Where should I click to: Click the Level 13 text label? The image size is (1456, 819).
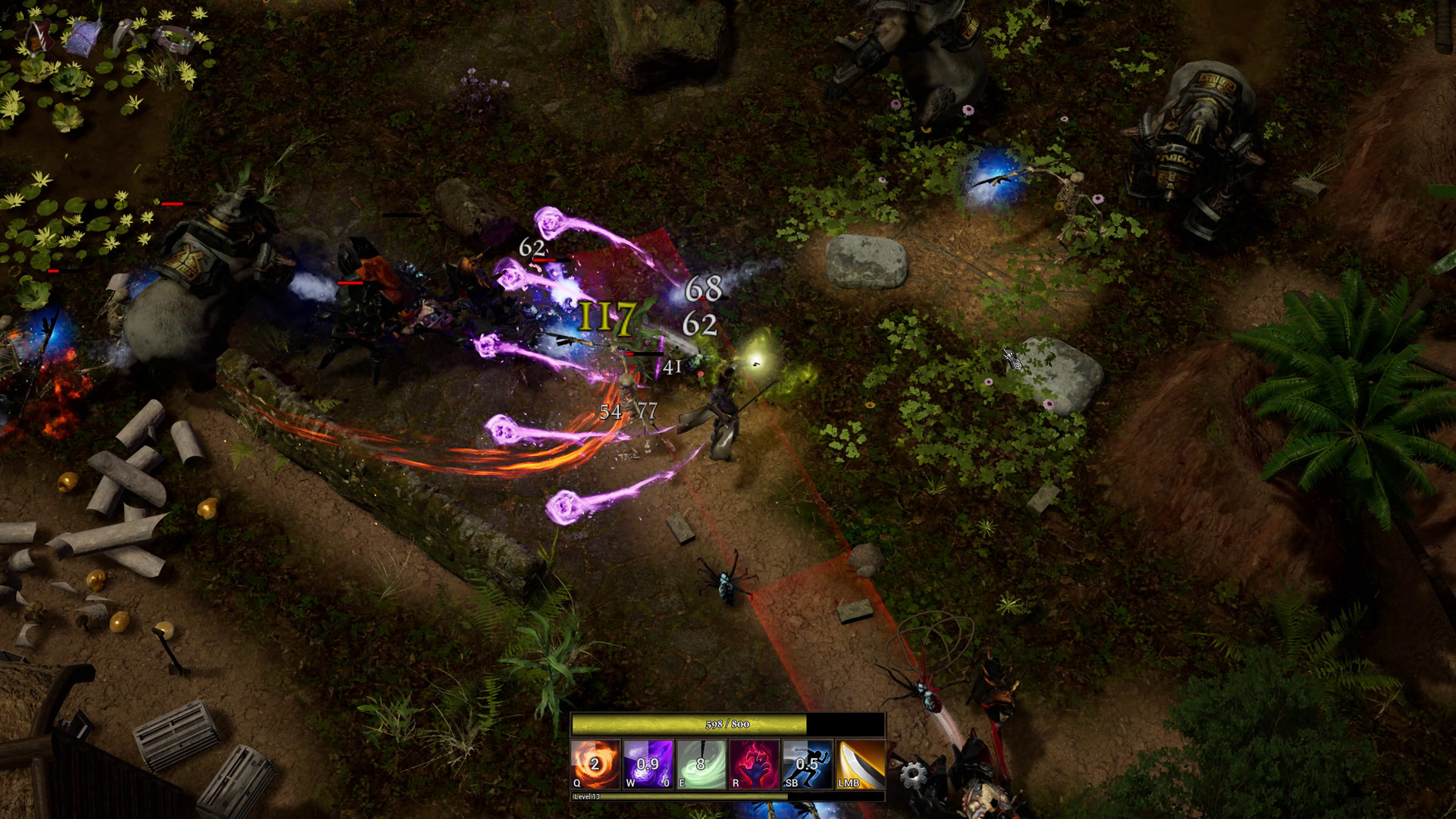click(x=587, y=798)
